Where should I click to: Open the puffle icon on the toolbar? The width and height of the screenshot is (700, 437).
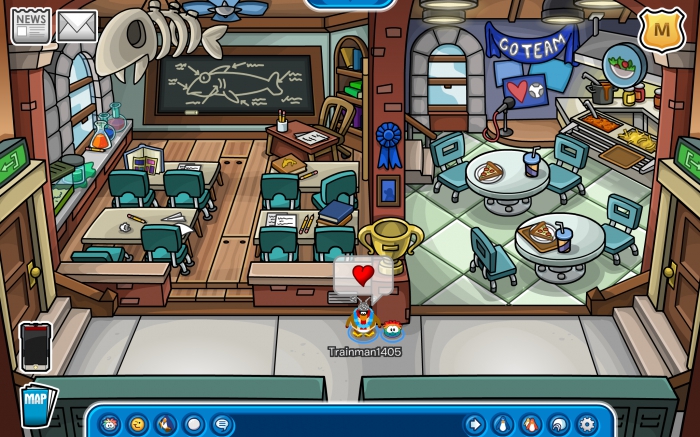110,424
